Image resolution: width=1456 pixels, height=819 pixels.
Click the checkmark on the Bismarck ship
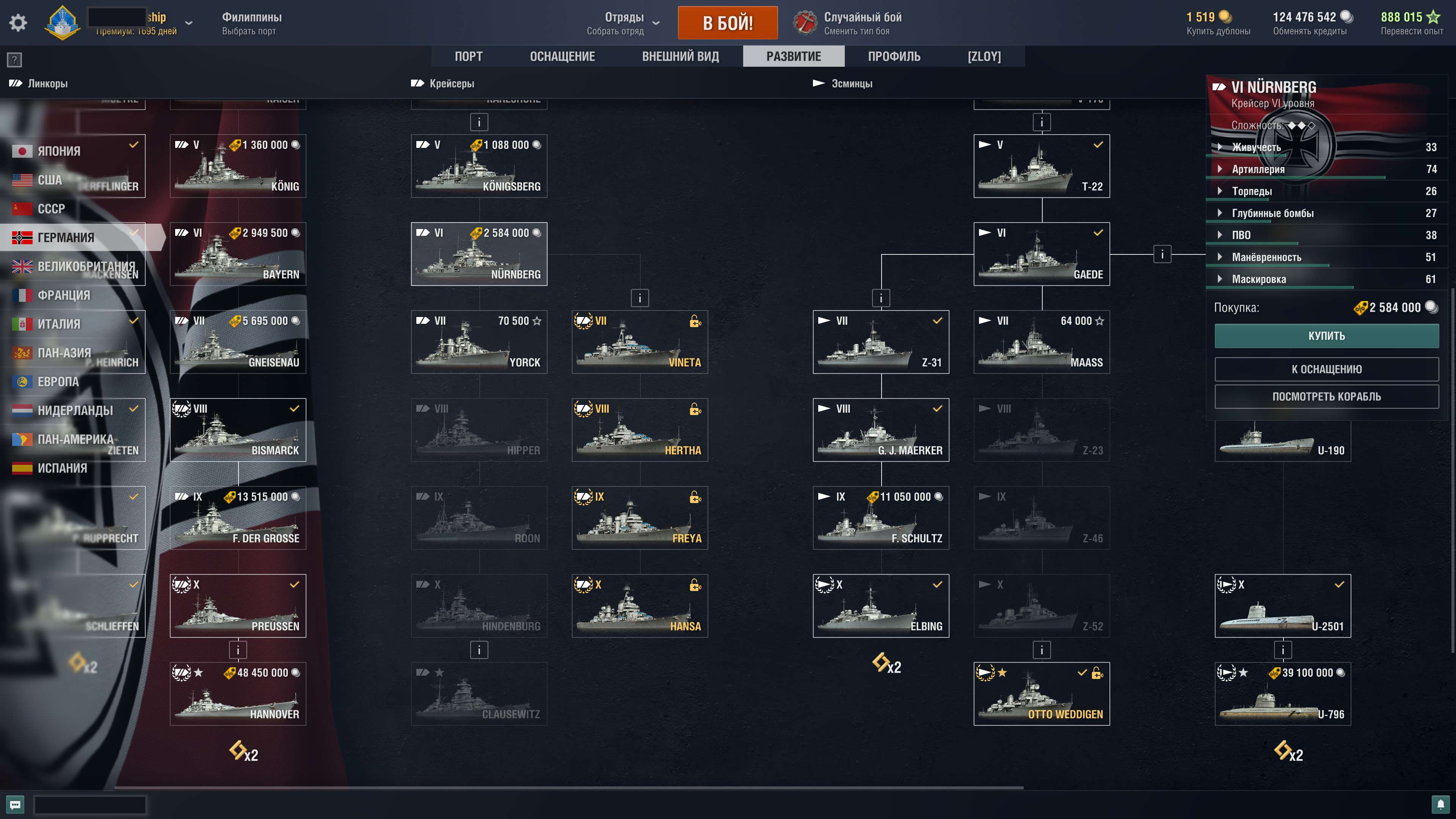pyautogui.click(x=295, y=409)
